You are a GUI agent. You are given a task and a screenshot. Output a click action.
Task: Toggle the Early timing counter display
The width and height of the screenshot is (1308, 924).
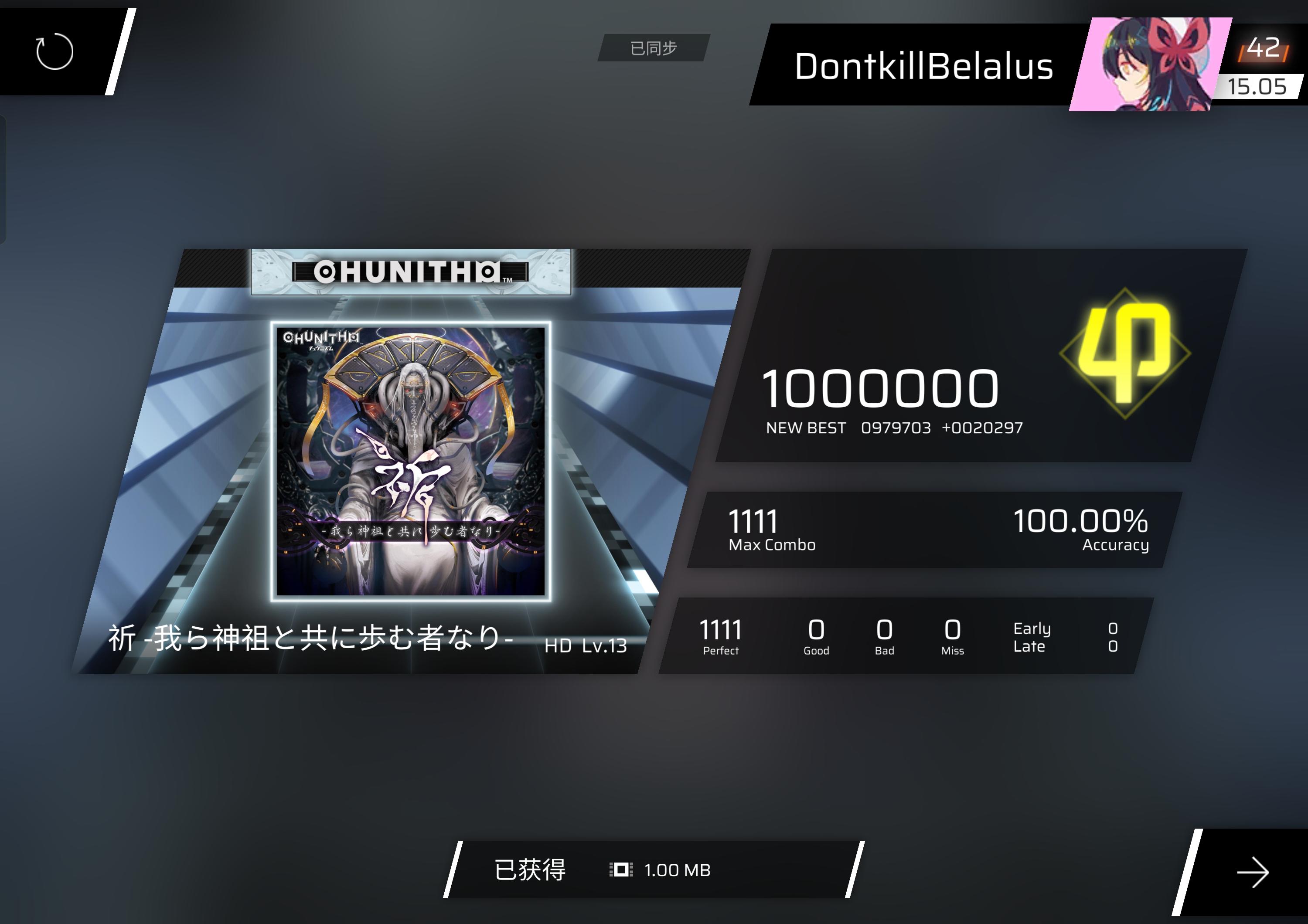pos(1033,628)
